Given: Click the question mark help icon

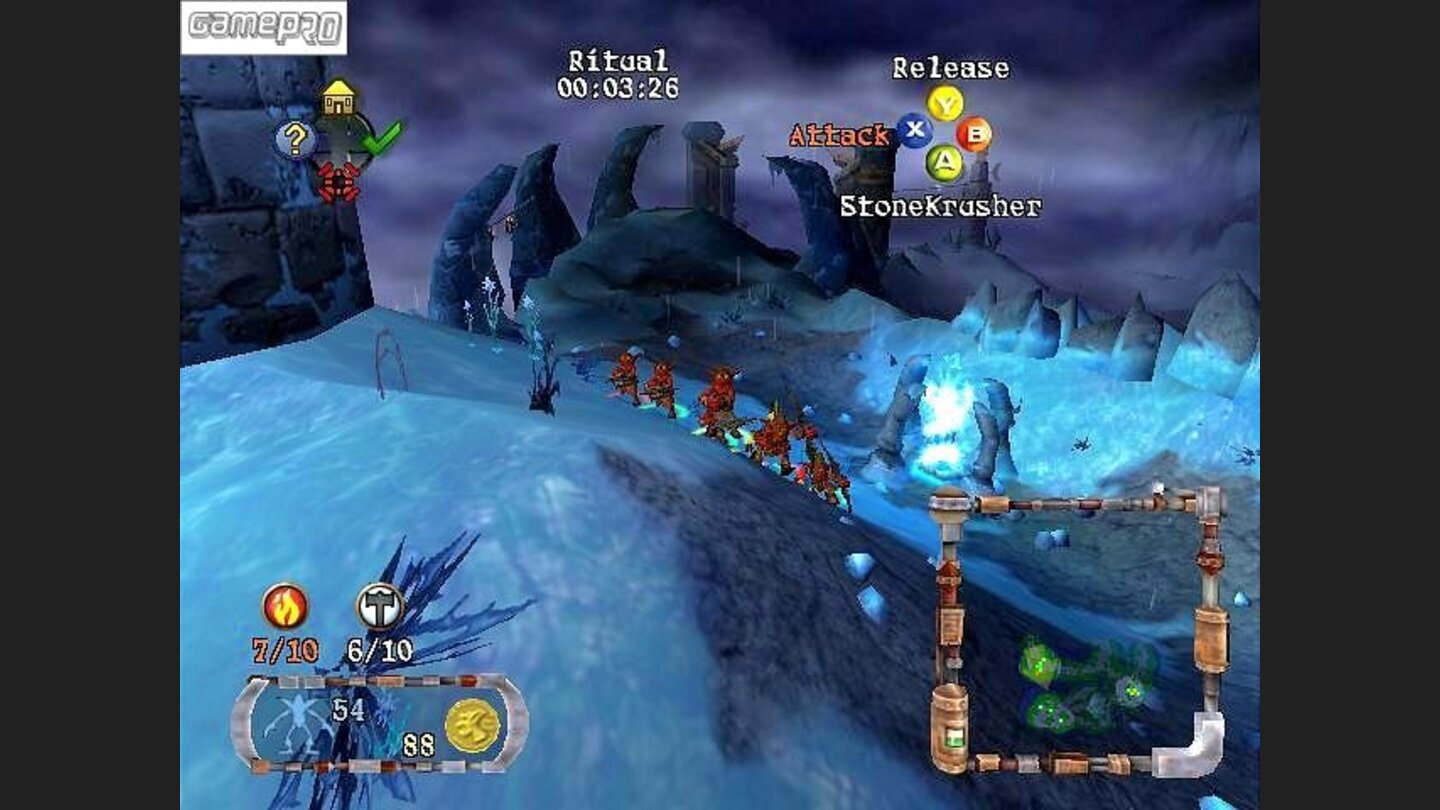Looking at the screenshot, I should tap(294, 140).
